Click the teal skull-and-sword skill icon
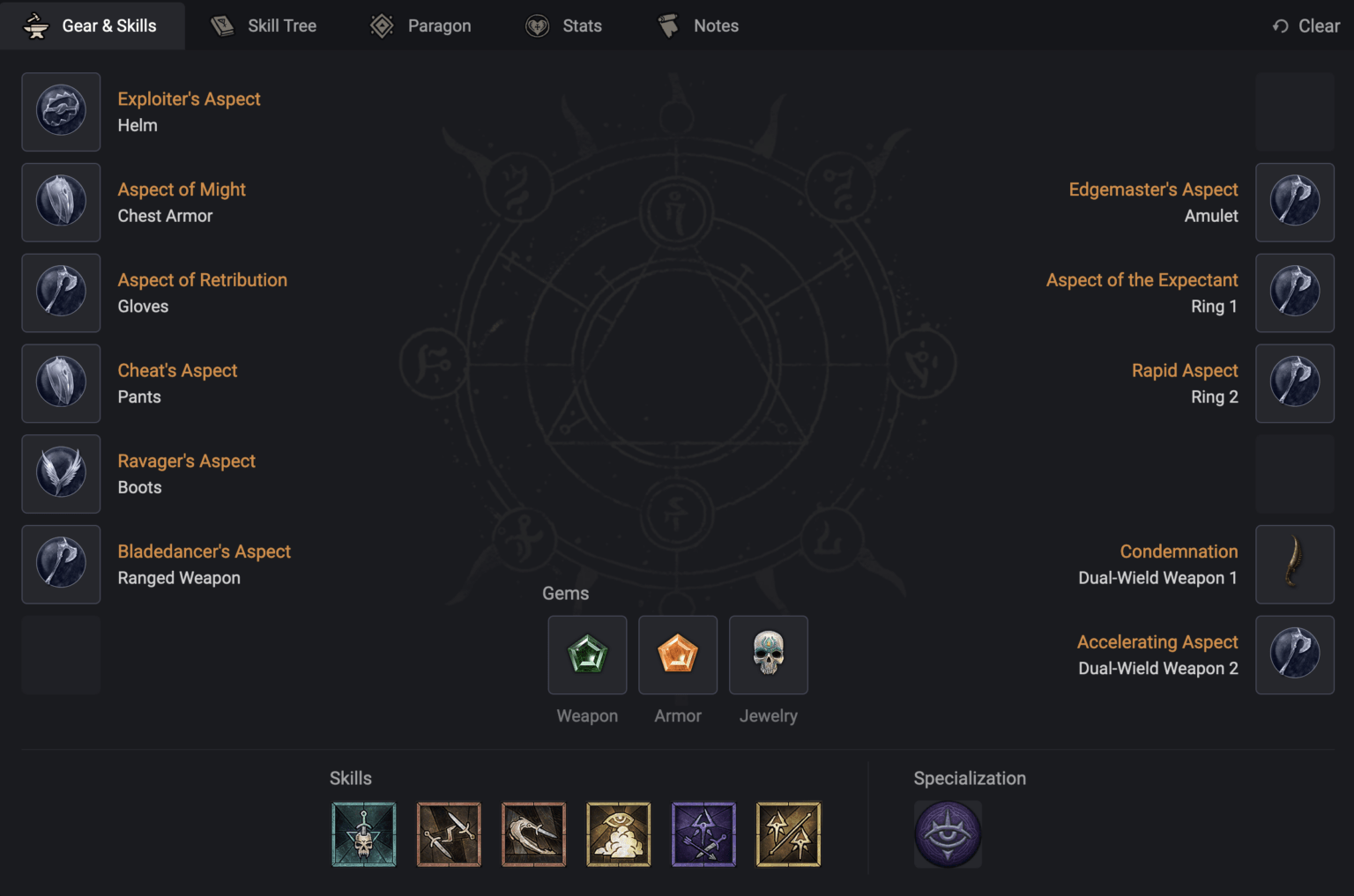This screenshot has width=1354, height=896. pos(364,833)
